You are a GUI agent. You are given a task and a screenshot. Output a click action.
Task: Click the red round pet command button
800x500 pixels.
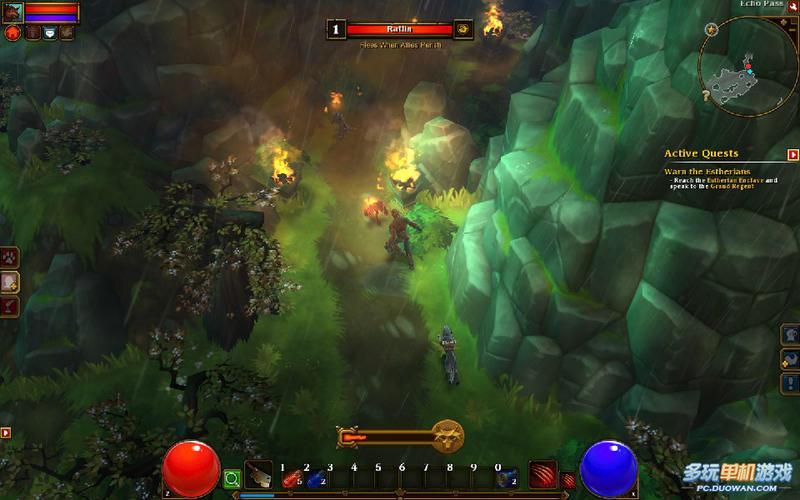click(13, 33)
